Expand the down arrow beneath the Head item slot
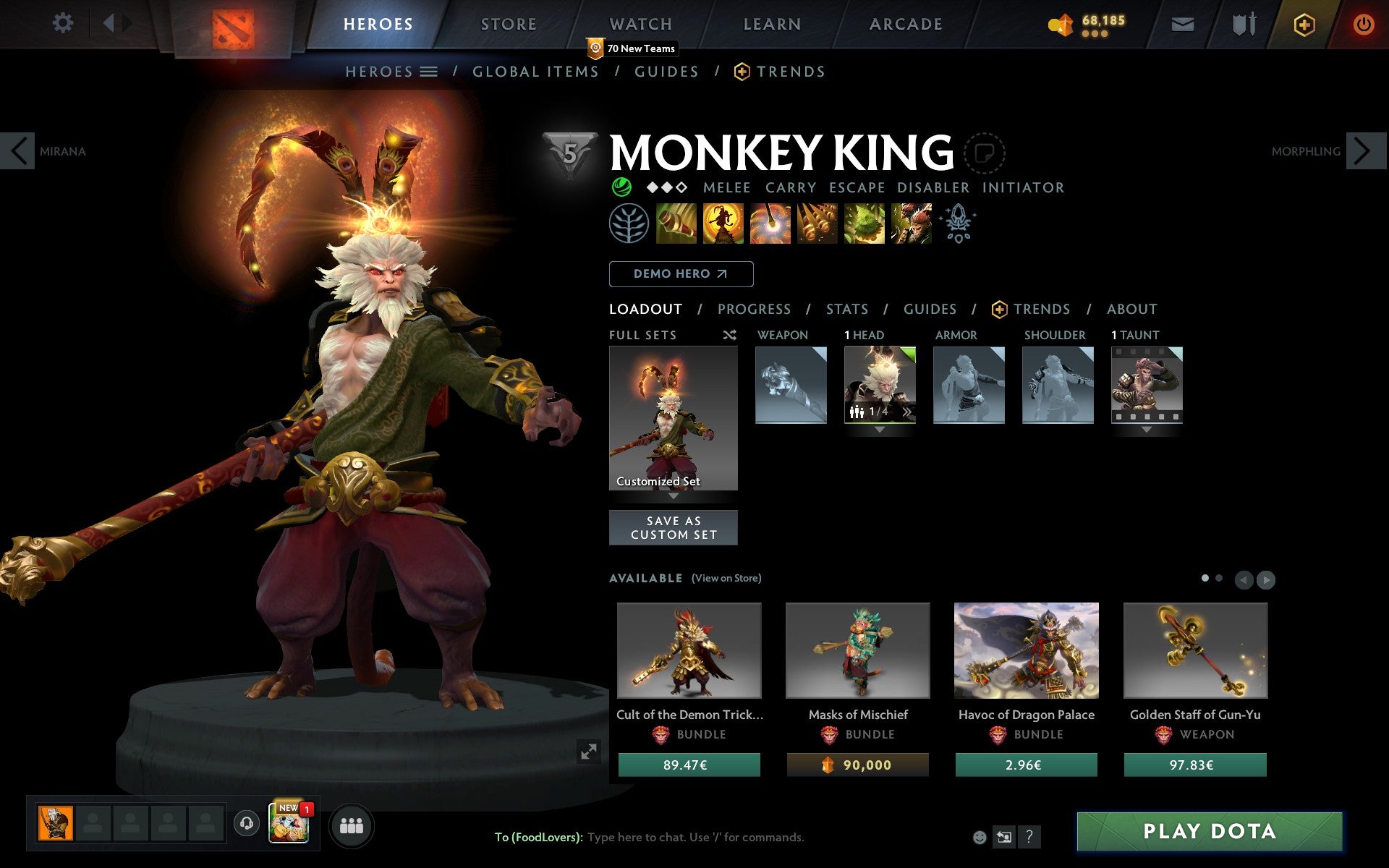Image resolution: width=1389 pixels, height=868 pixels. (x=880, y=428)
